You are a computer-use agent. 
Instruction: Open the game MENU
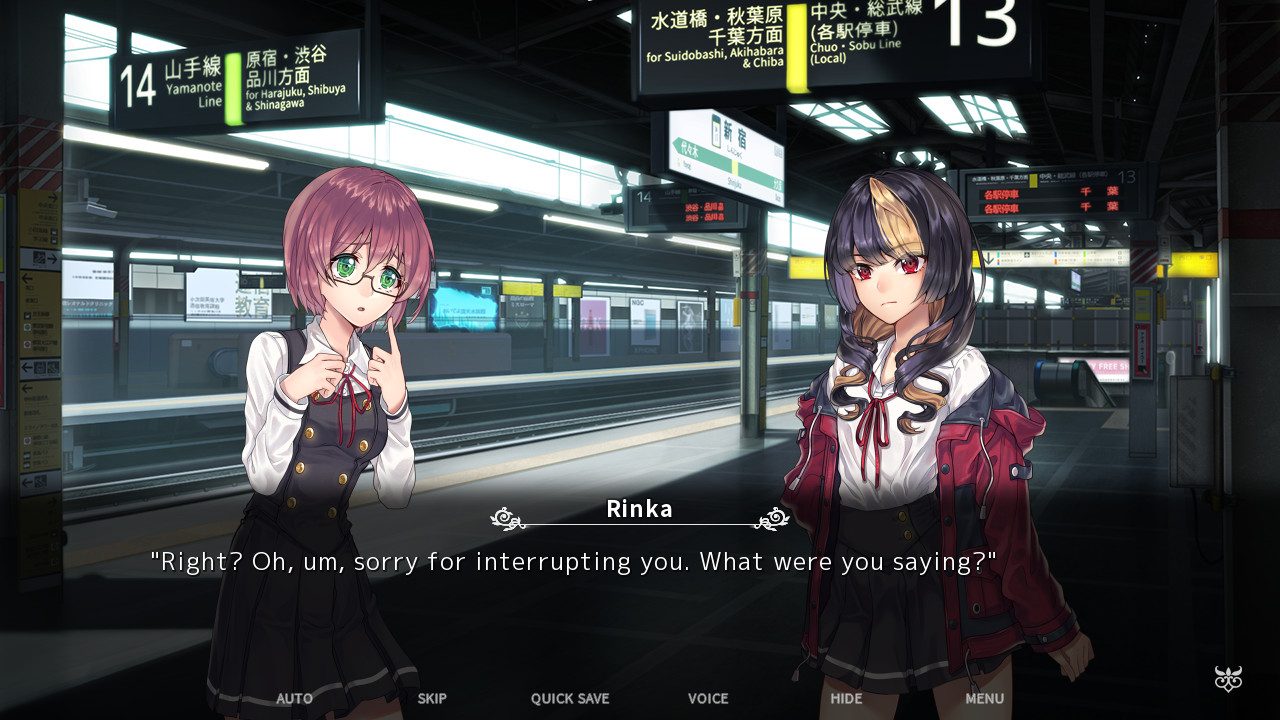tap(983, 699)
